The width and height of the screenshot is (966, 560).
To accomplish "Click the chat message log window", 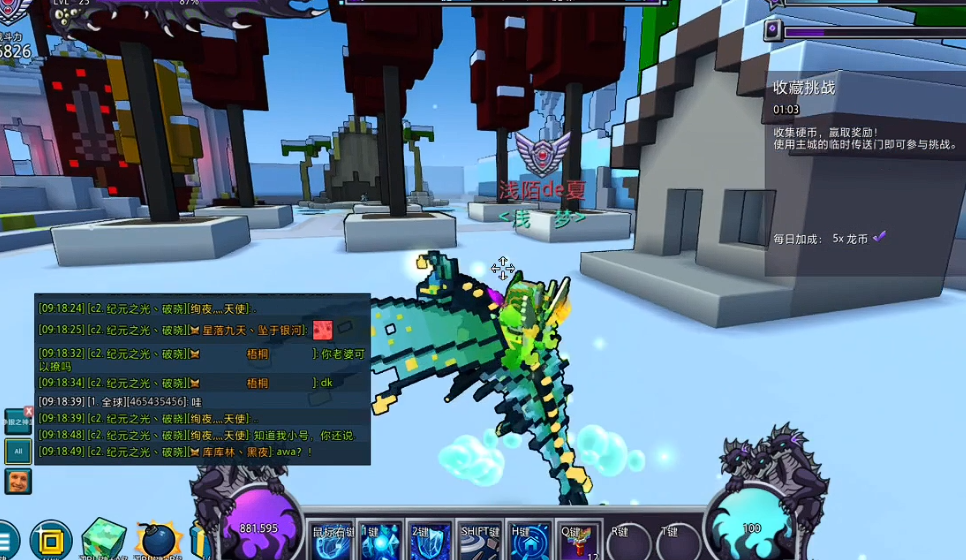I will point(202,379).
